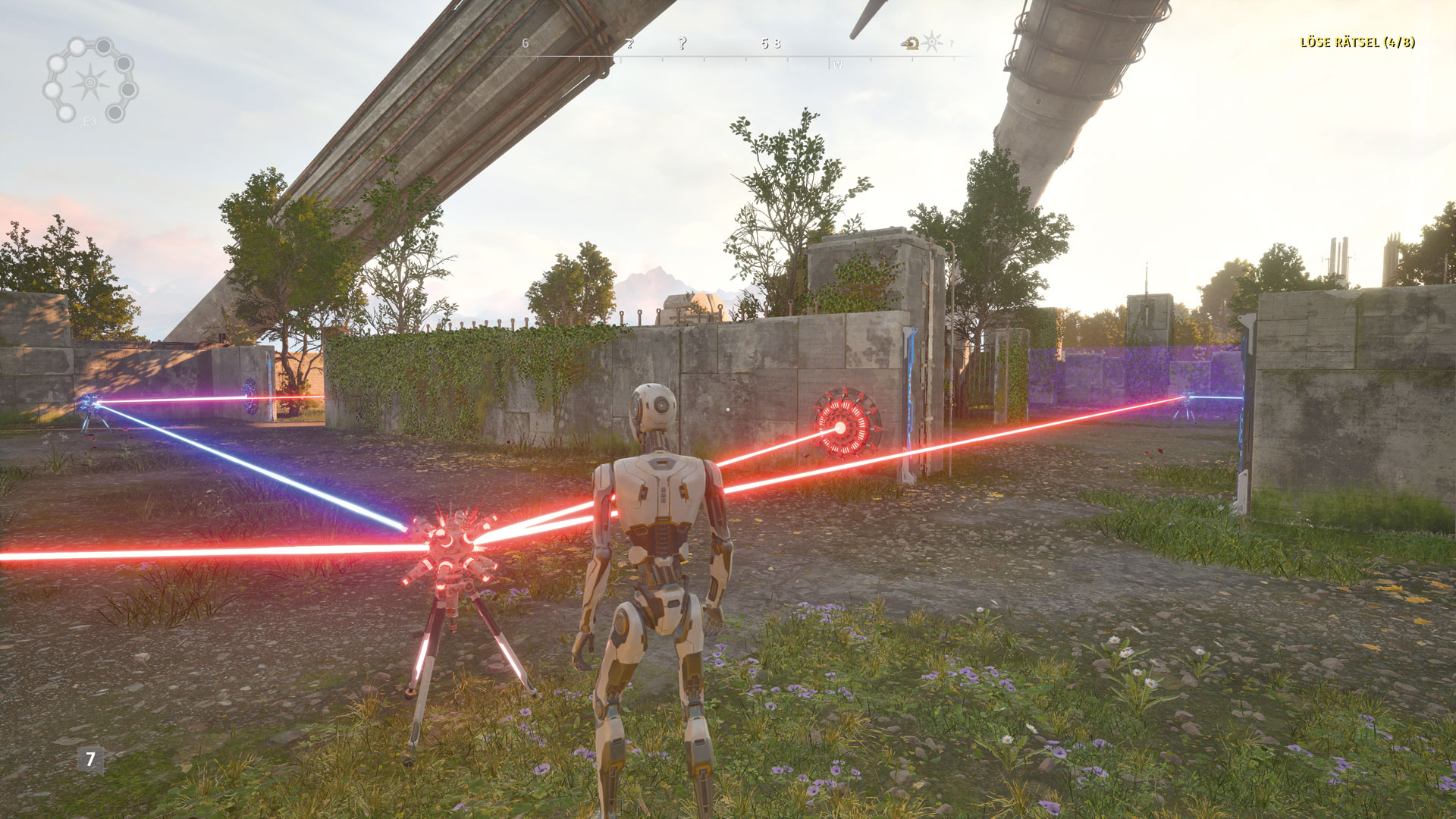Viewport: 1456px width, 819px height.
Task: Click the star symbol inside the E3 progress ring
Action: (90, 81)
